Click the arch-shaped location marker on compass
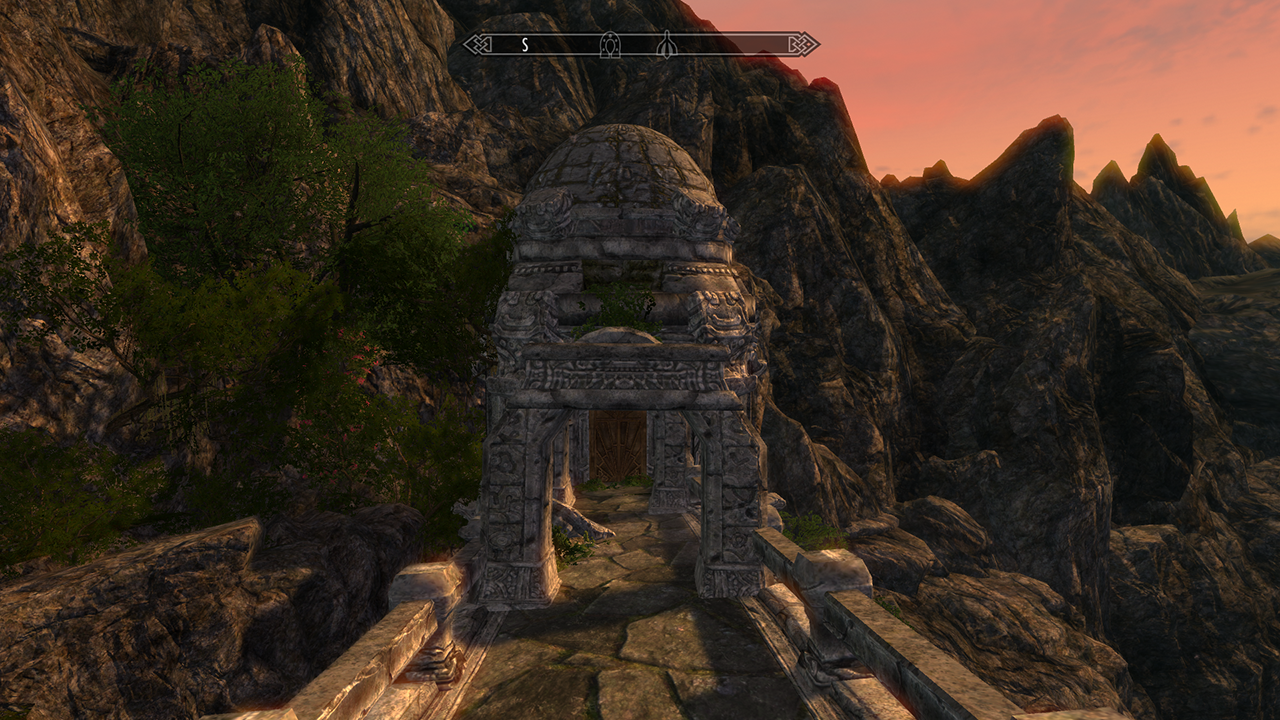This screenshot has height=720, width=1280. 610,45
